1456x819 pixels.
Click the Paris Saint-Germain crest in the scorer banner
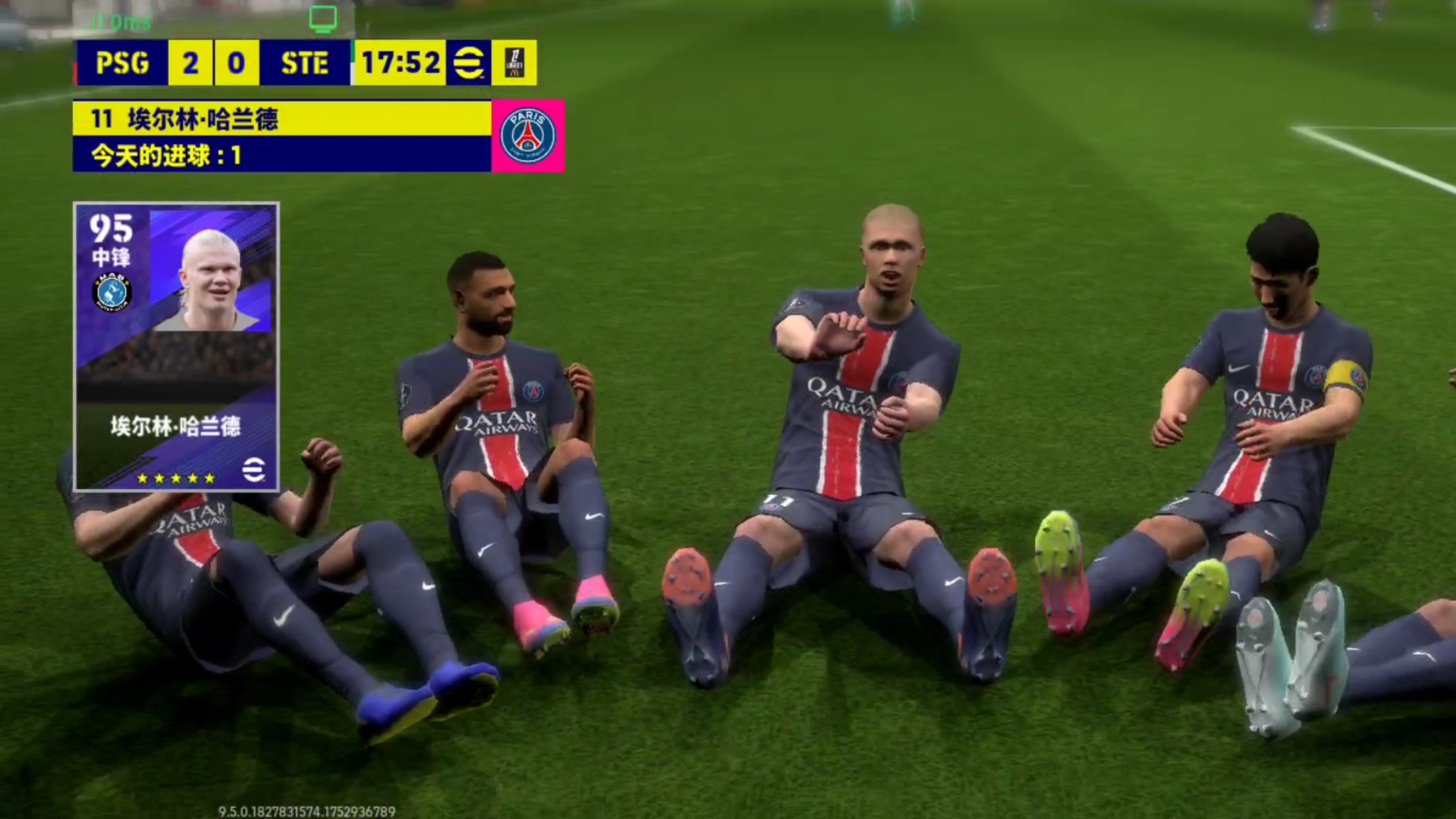pyautogui.click(x=528, y=135)
